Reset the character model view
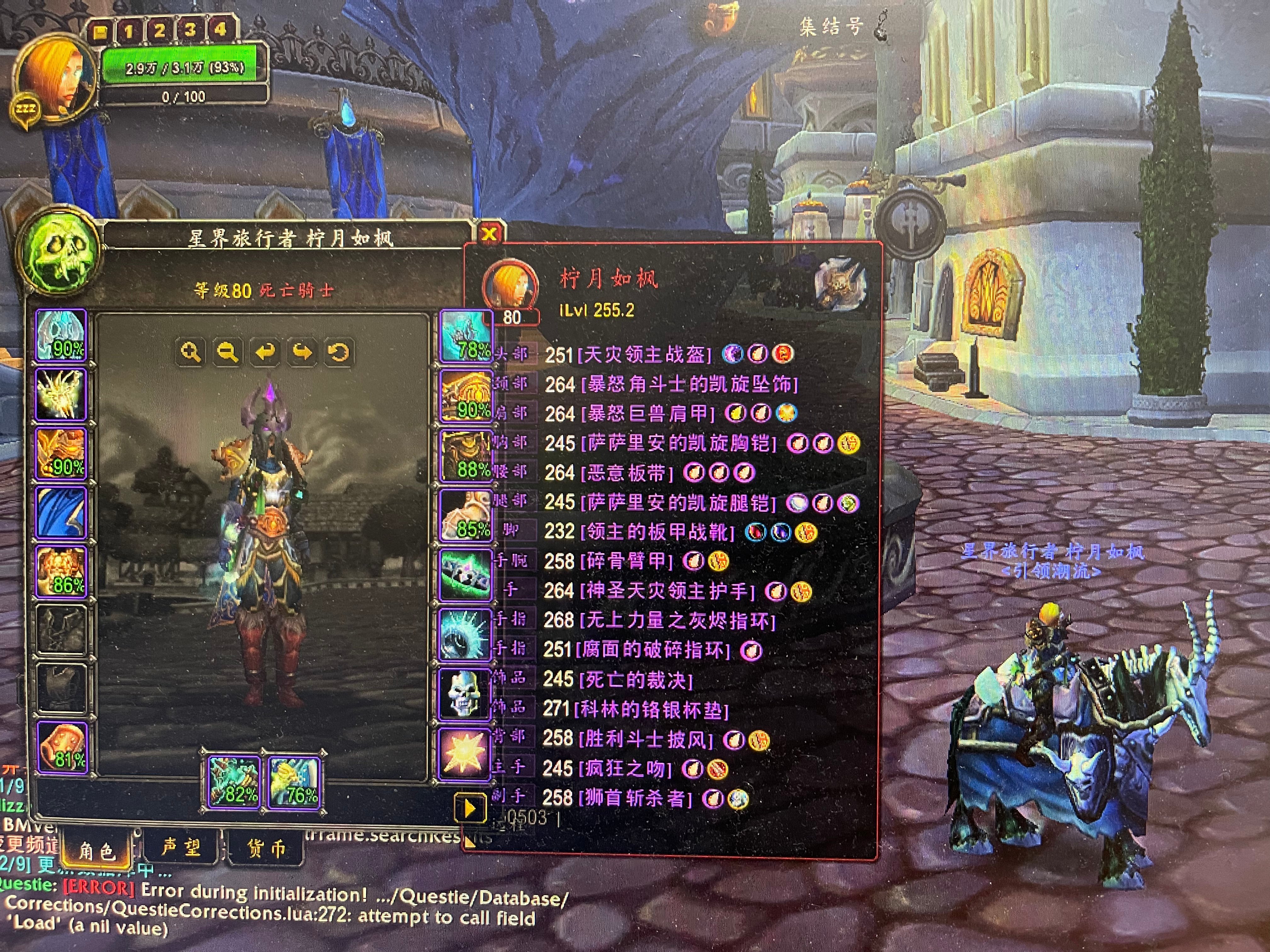Image resolution: width=1270 pixels, height=952 pixels. (x=339, y=352)
